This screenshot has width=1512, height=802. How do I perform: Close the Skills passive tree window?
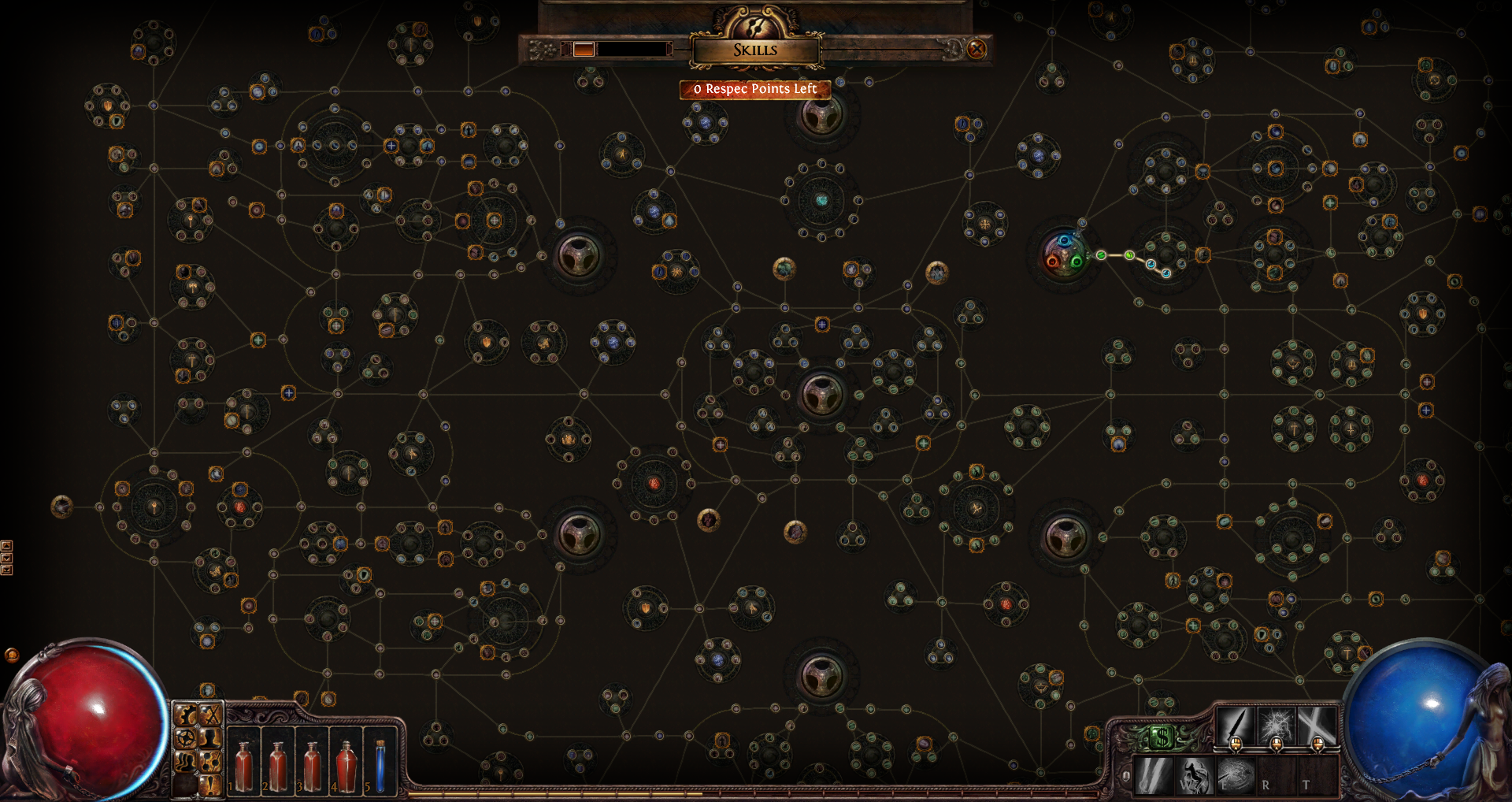point(976,49)
